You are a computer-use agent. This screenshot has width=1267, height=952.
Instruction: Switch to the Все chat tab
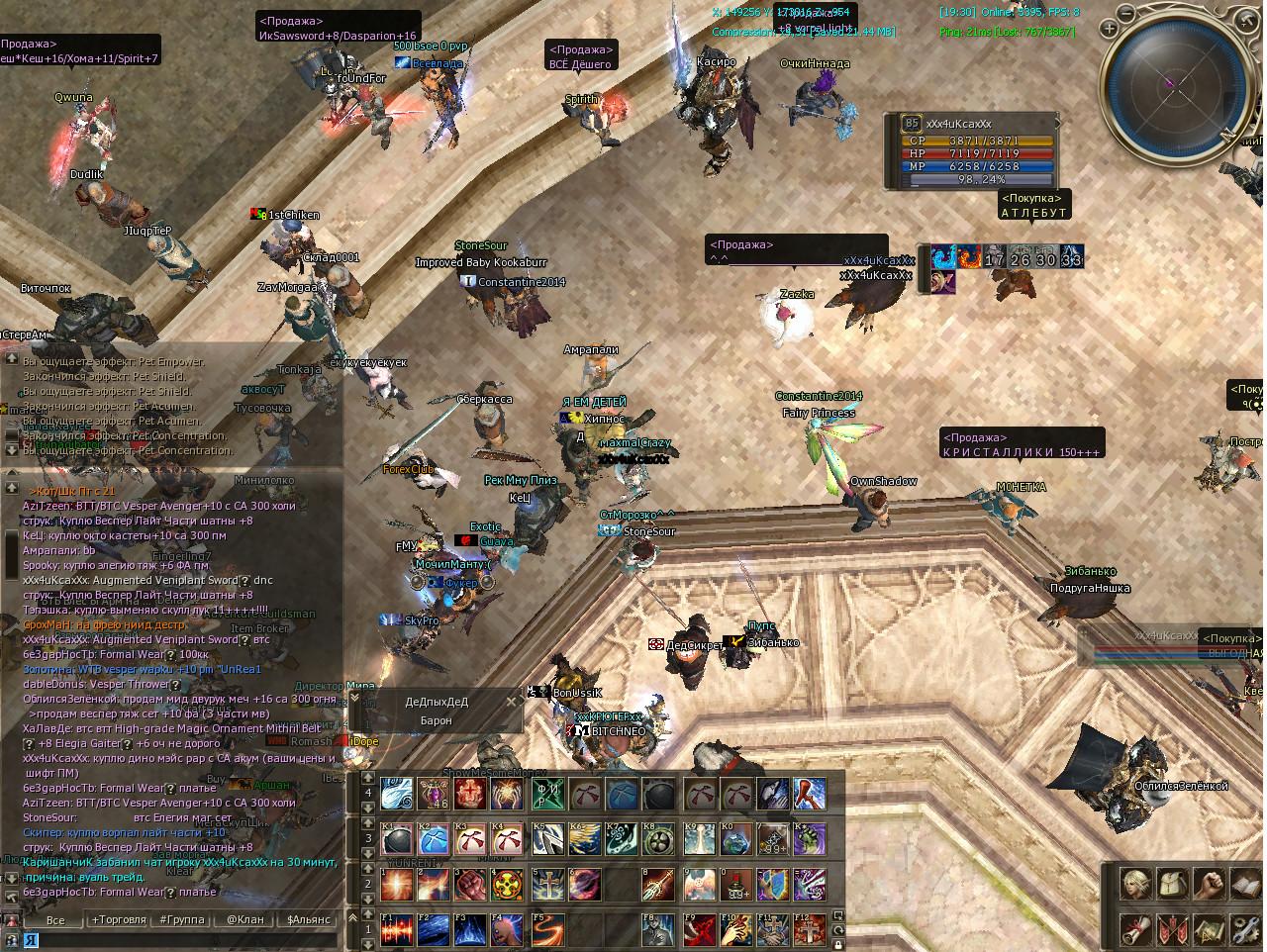tap(55, 919)
